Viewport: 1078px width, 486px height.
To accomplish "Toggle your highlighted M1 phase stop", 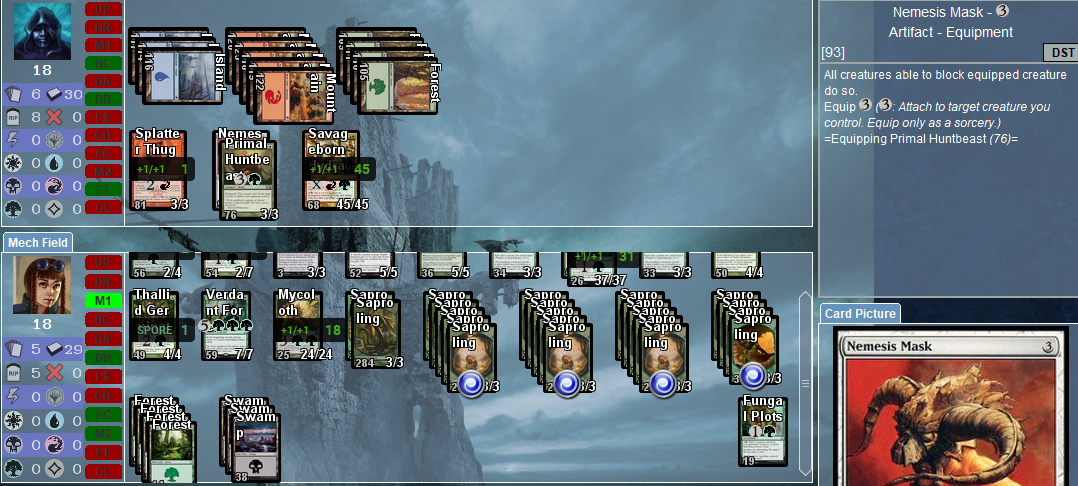I will [x=102, y=301].
